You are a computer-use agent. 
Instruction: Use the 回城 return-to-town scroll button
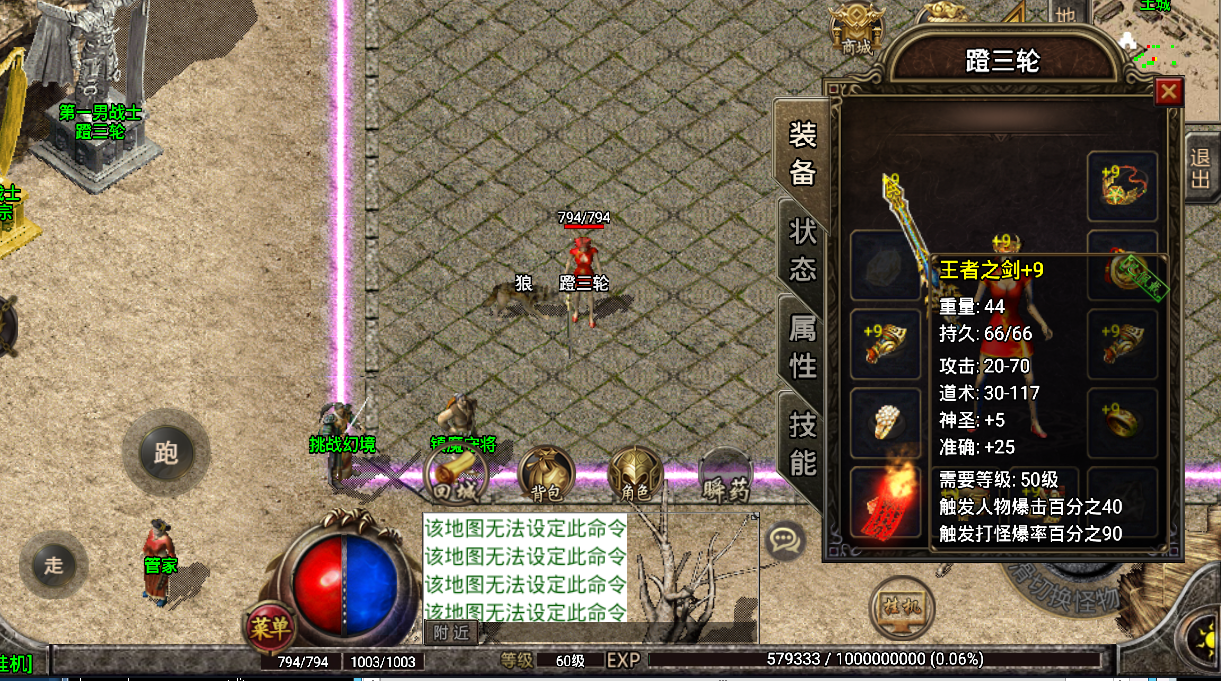tap(455, 473)
